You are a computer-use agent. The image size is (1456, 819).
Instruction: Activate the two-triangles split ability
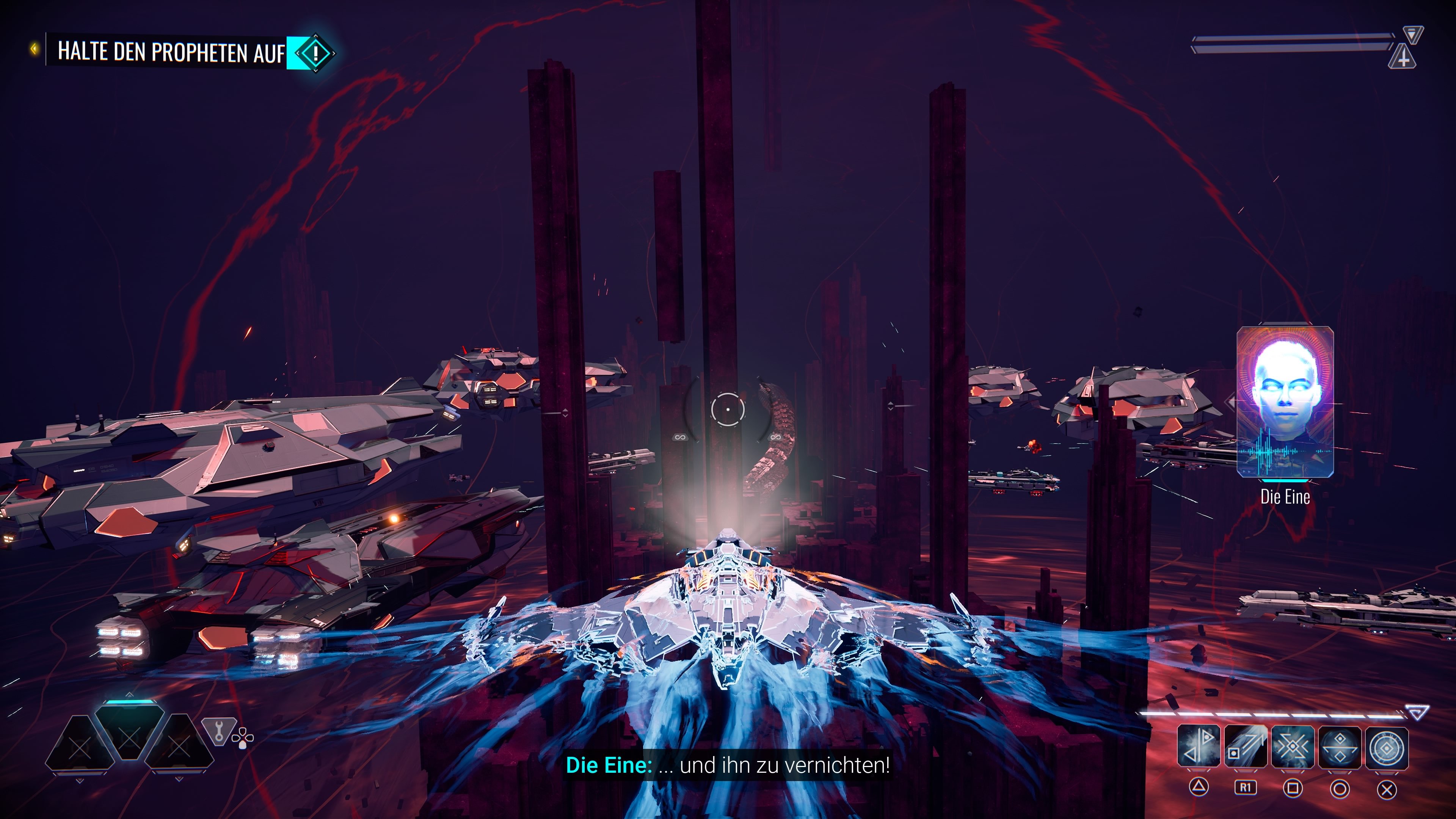pyautogui.click(x=1198, y=747)
